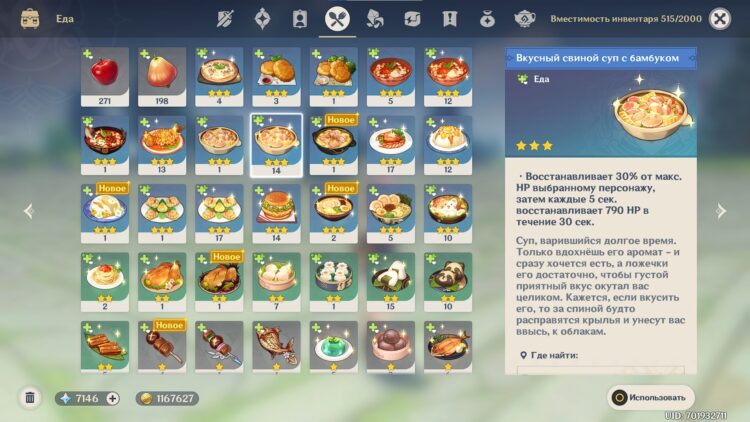The height and width of the screenshot is (422, 750).
Task: Add primogems with the plus button
Action: [x=112, y=398]
